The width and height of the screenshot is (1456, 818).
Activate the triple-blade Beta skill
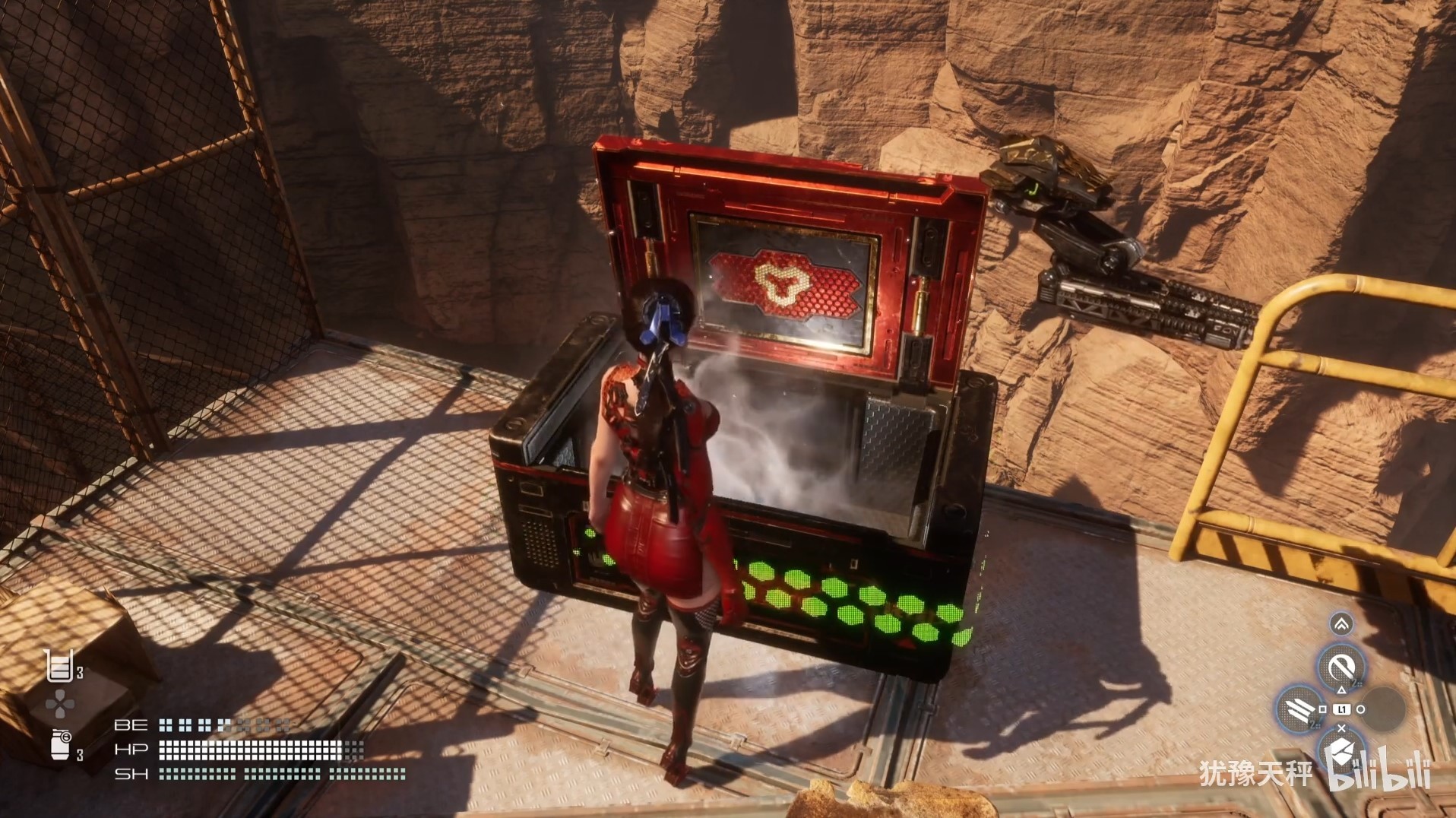1298,709
